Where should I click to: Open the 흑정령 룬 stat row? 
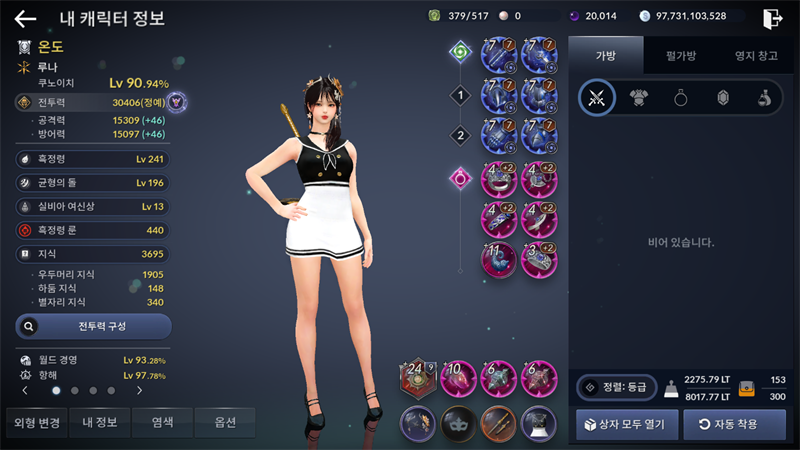pyautogui.click(x=93, y=230)
